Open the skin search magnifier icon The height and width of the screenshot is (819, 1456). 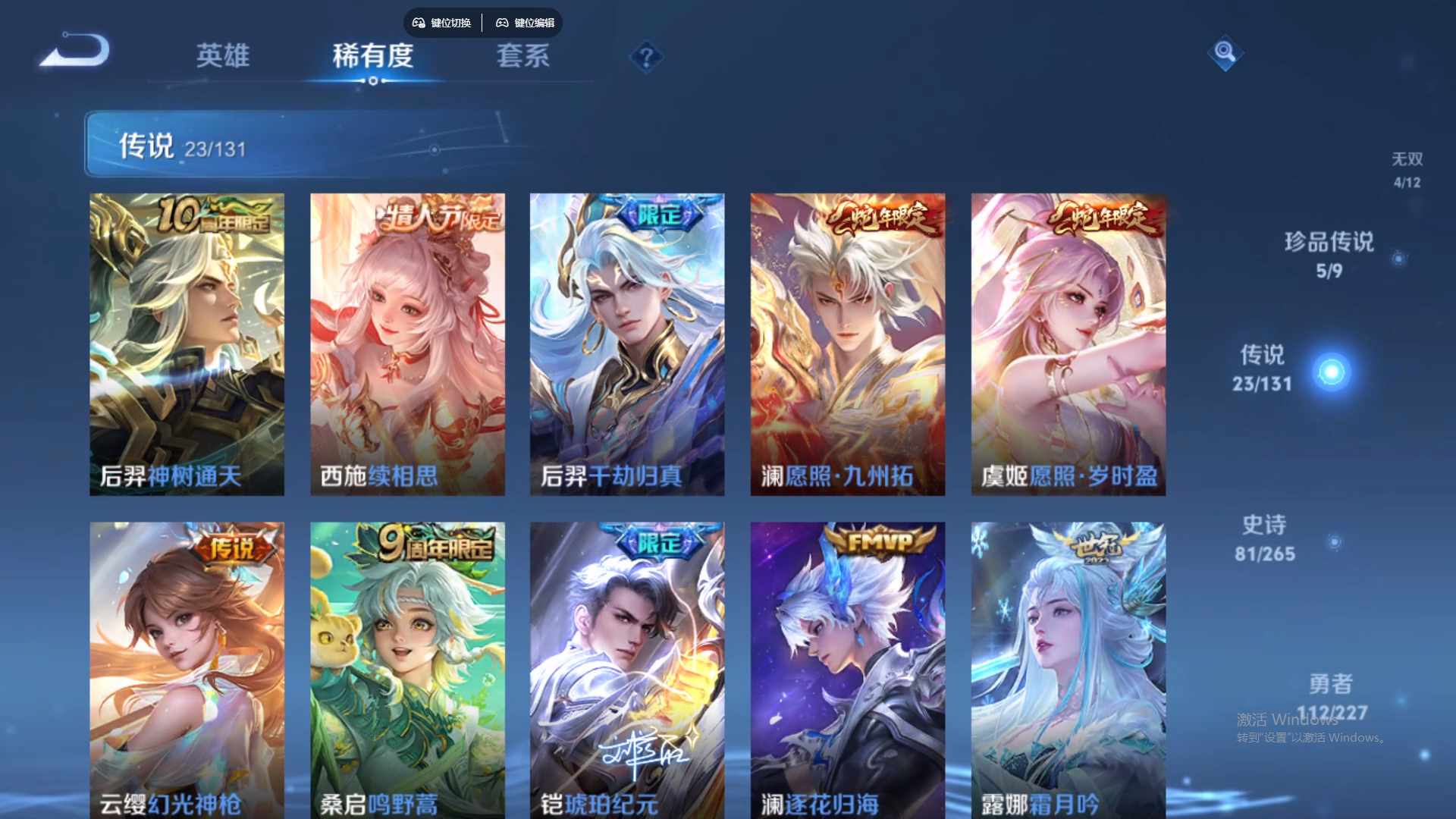point(1225,53)
